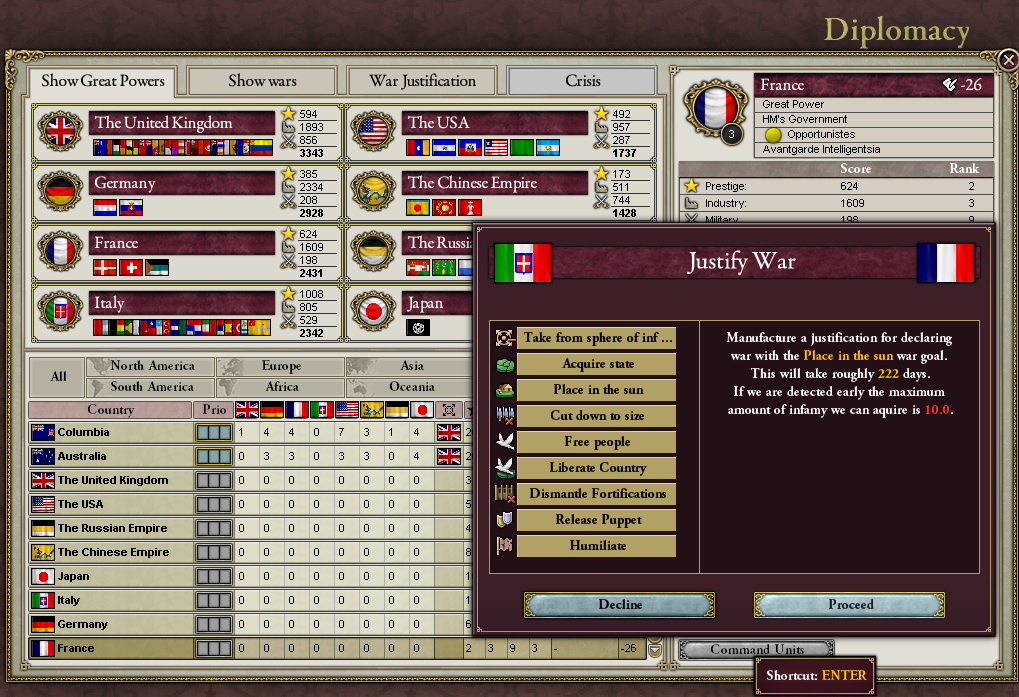Choose the Release Puppet war goal
This screenshot has height=697, width=1019.
(x=597, y=520)
